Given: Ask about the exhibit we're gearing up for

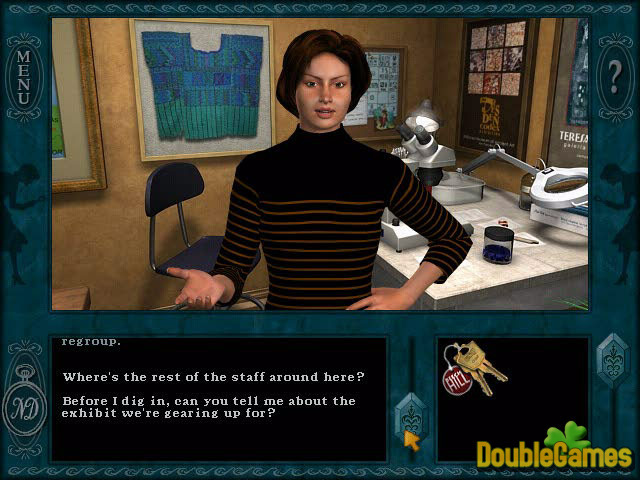Looking at the screenshot, I should 209,408.
